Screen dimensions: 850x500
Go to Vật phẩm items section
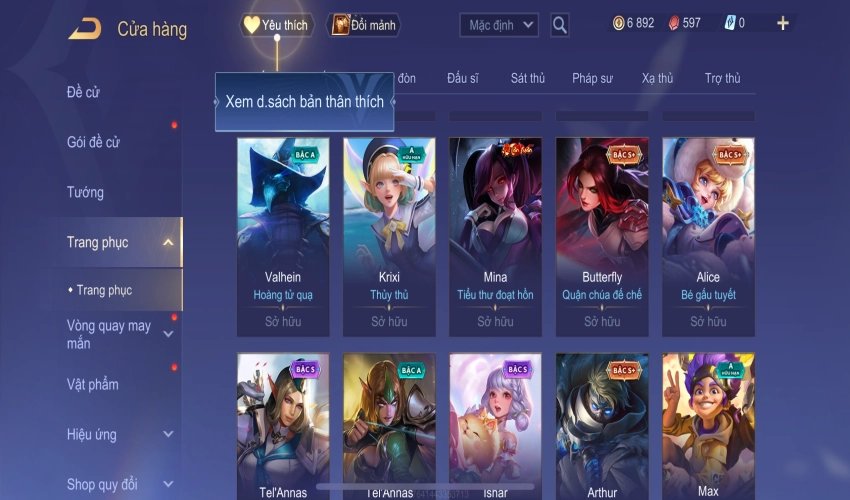(93, 384)
